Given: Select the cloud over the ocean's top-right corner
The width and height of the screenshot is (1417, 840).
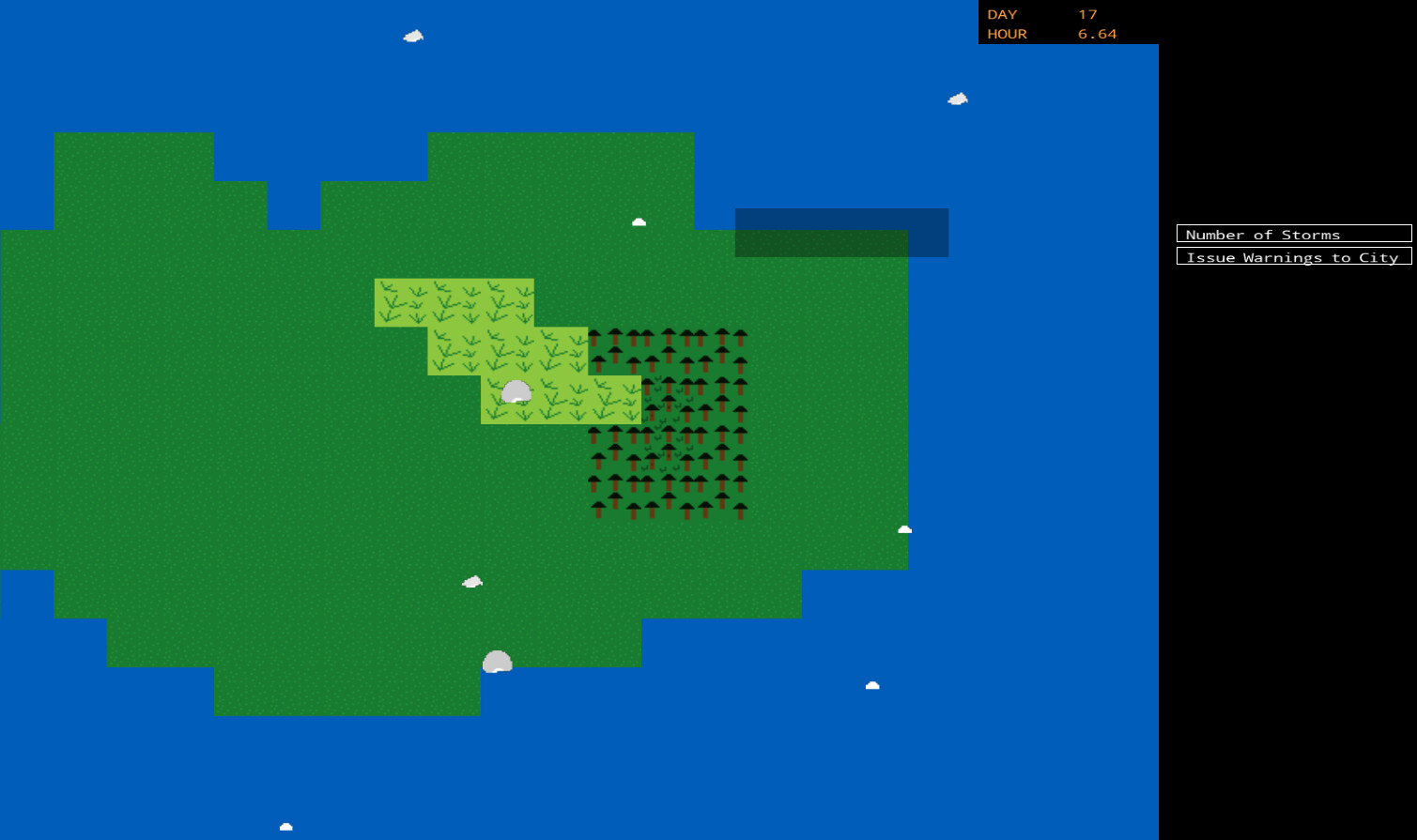Looking at the screenshot, I should tap(956, 97).
